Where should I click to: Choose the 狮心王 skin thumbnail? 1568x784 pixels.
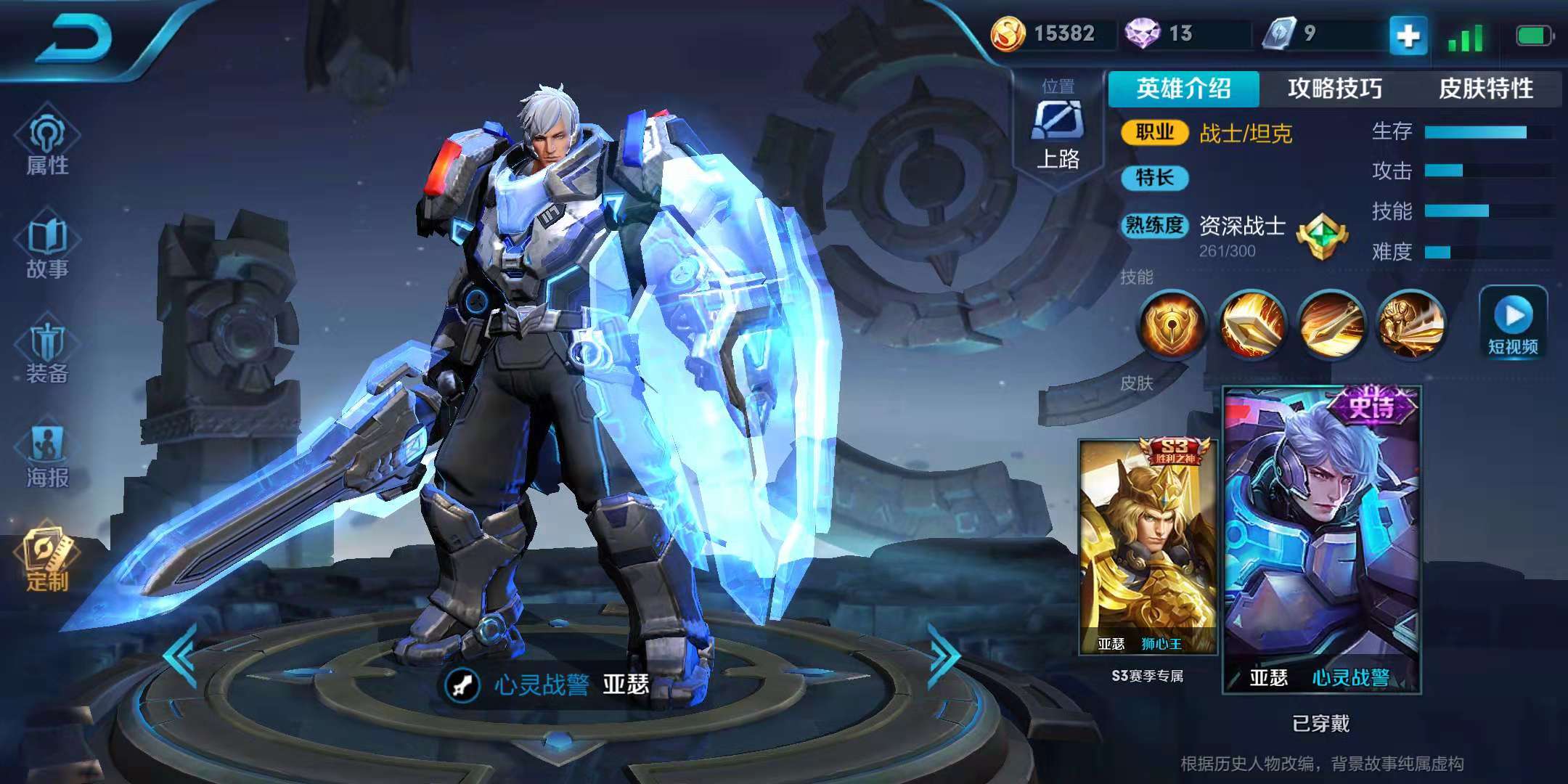(1148, 548)
